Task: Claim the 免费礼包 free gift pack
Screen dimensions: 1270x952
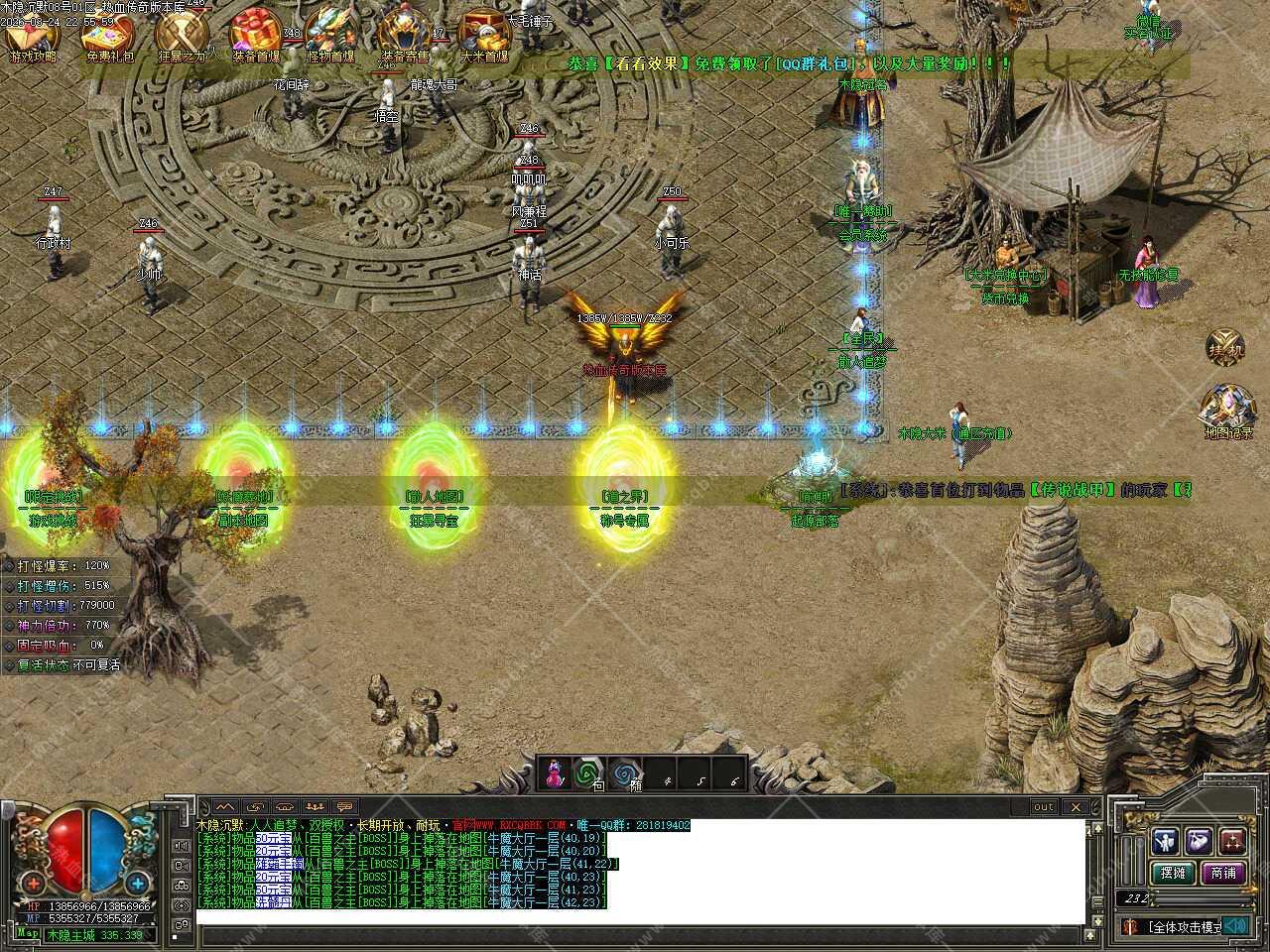Action: coord(107,36)
